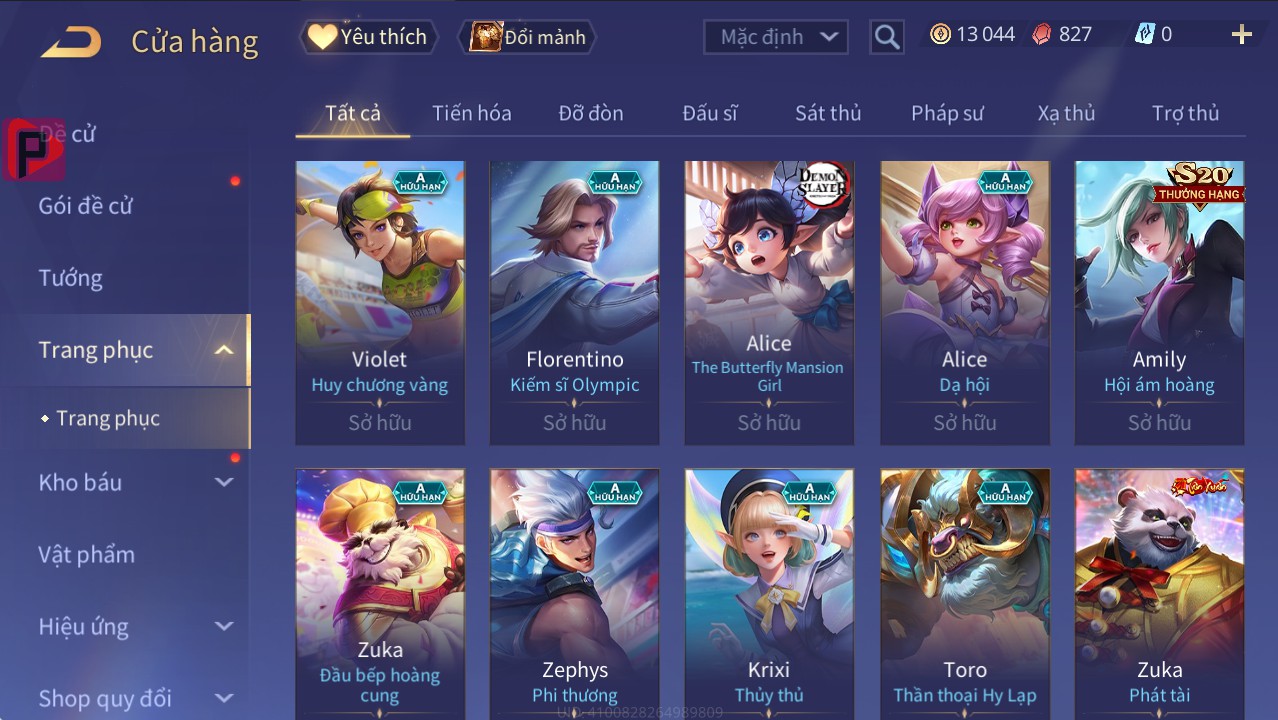The height and width of the screenshot is (720, 1278).
Task: Select Violet Huy chương vàng skin card
Action: [380, 302]
